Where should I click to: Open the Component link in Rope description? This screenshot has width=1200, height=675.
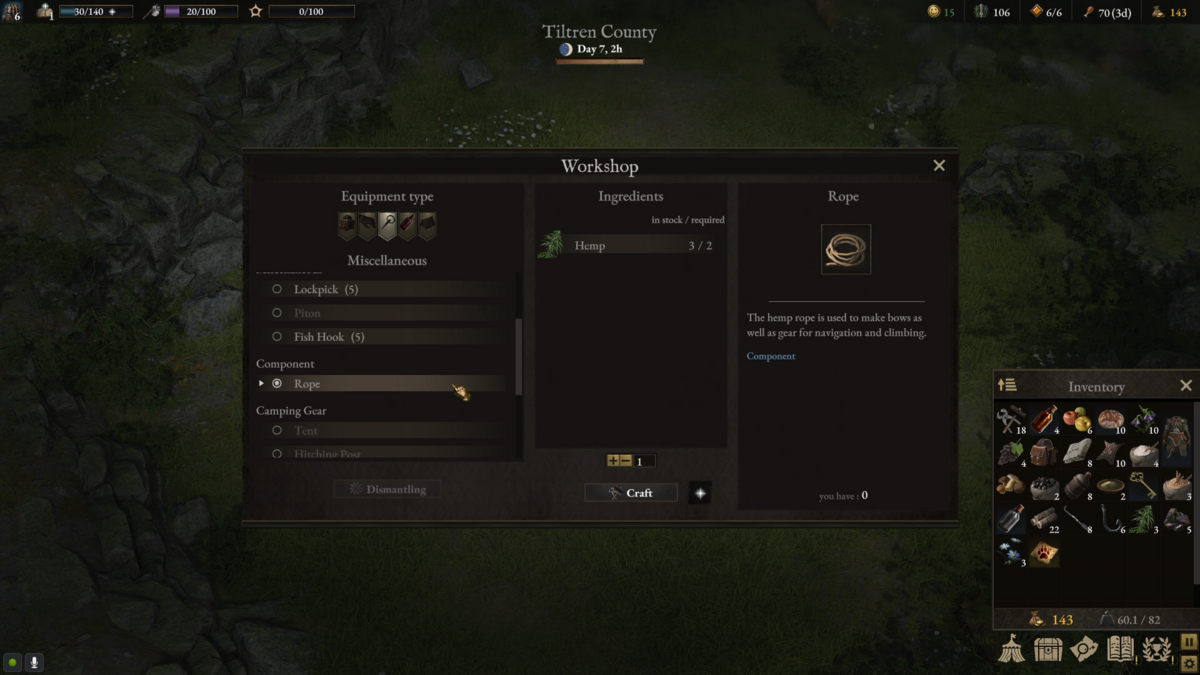click(771, 356)
